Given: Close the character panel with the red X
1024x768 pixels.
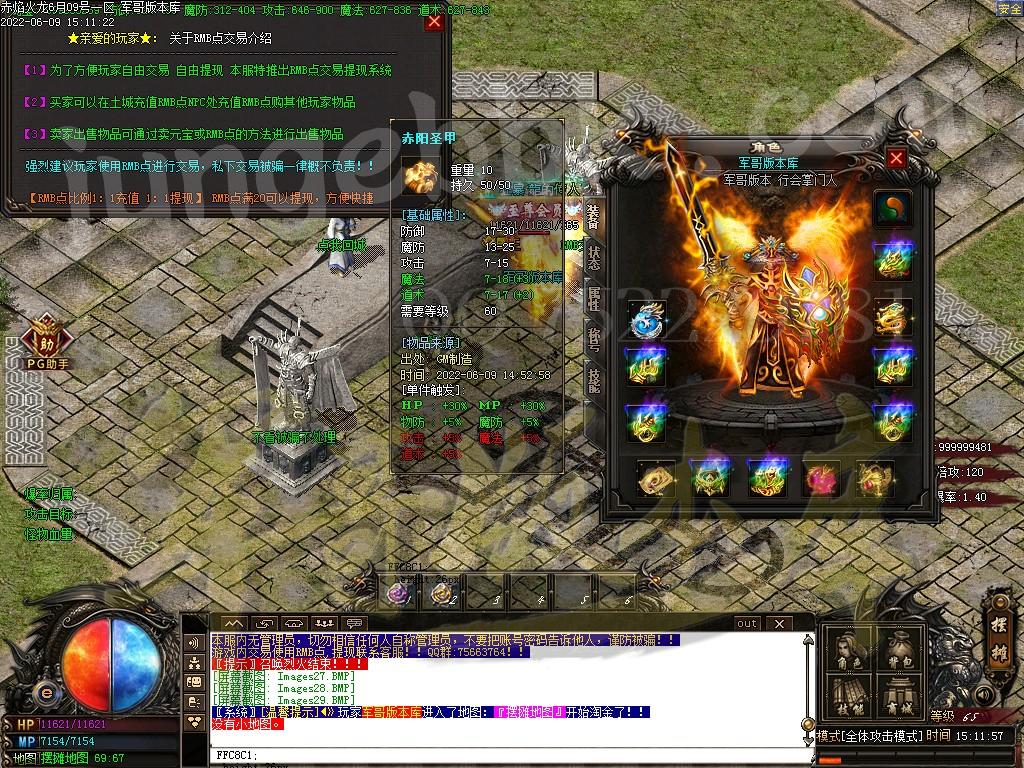Looking at the screenshot, I should (x=896, y=158).
